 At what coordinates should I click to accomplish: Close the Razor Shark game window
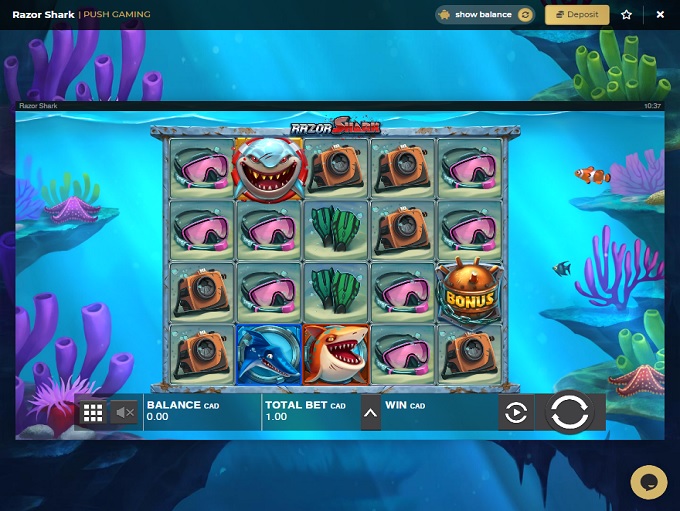(660, 15)
